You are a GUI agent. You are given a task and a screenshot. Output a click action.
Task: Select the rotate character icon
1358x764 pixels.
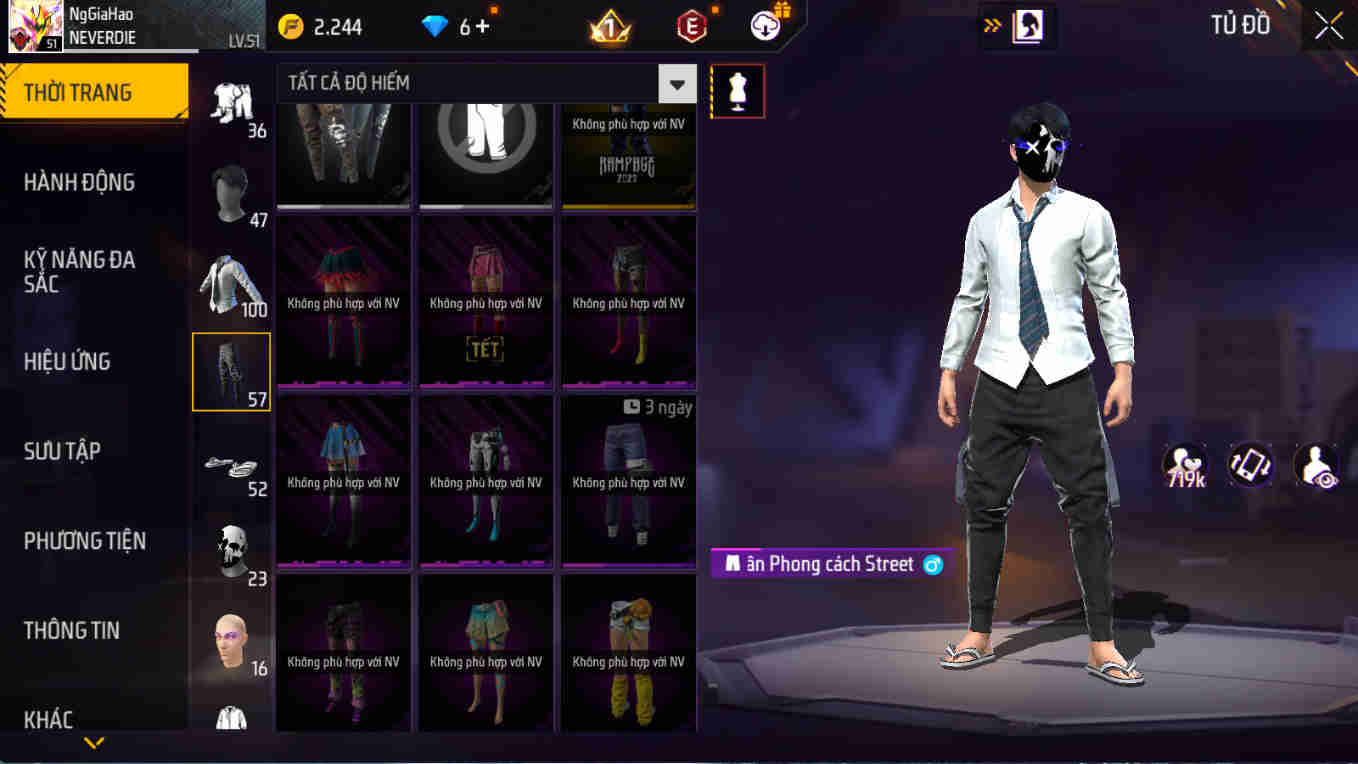pos(1251,465)
